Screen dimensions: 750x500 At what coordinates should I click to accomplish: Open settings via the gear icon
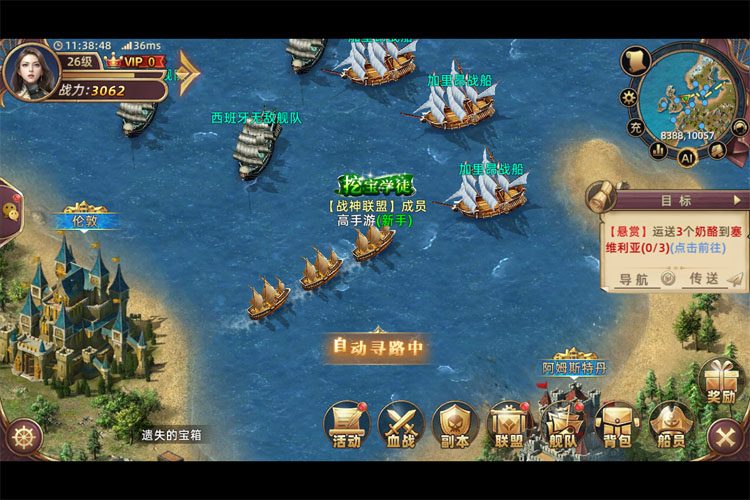629,97
